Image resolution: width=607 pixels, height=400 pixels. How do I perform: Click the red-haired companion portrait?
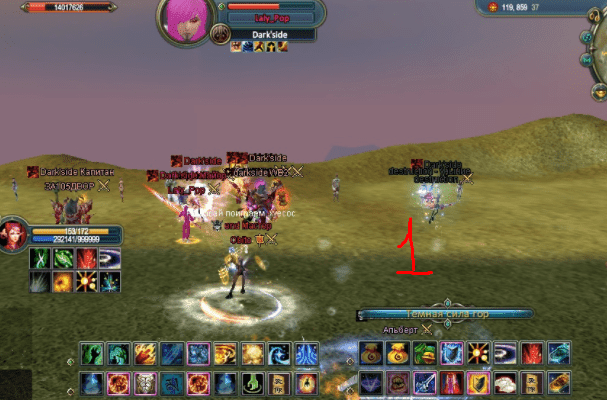14,236
